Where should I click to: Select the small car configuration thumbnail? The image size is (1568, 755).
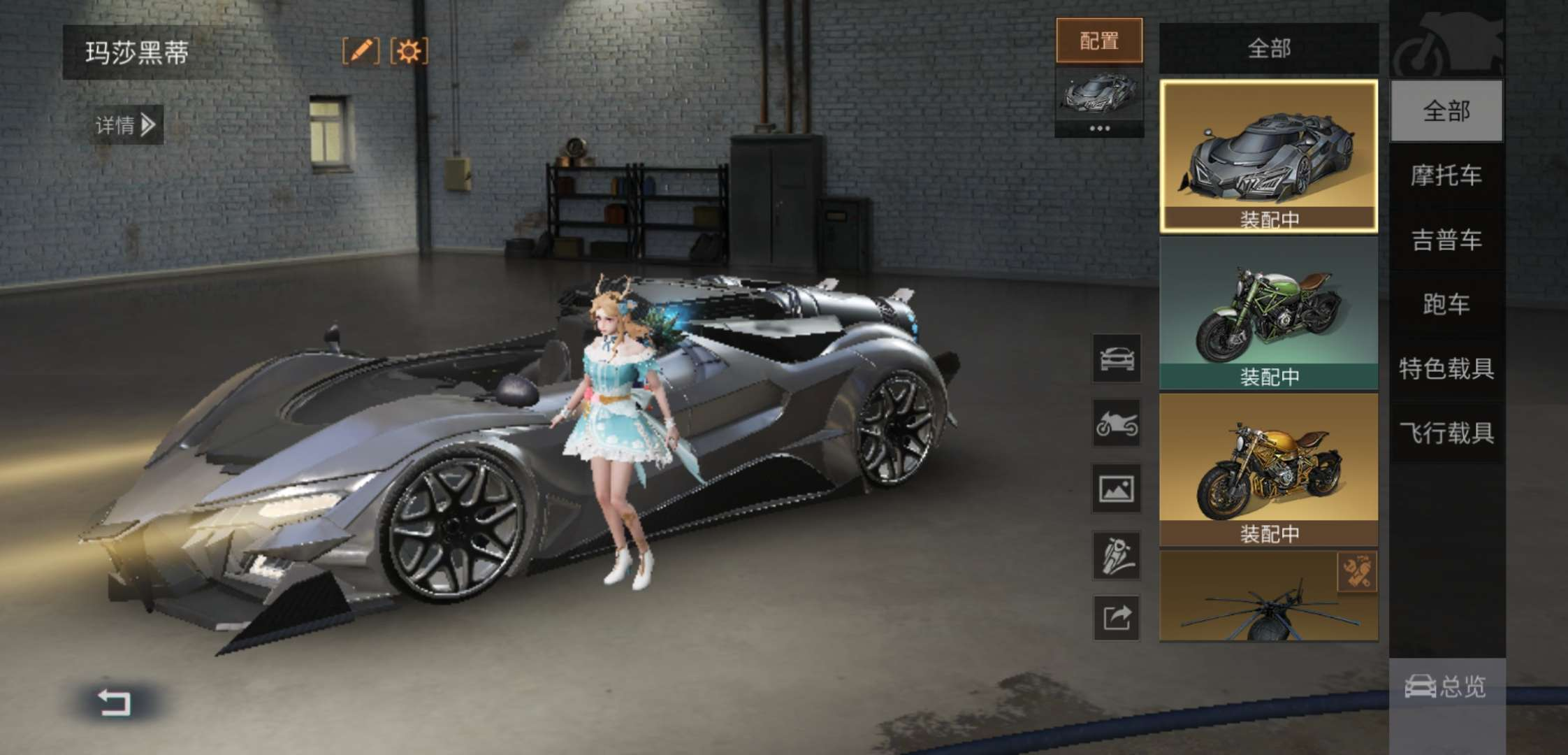1099,94
